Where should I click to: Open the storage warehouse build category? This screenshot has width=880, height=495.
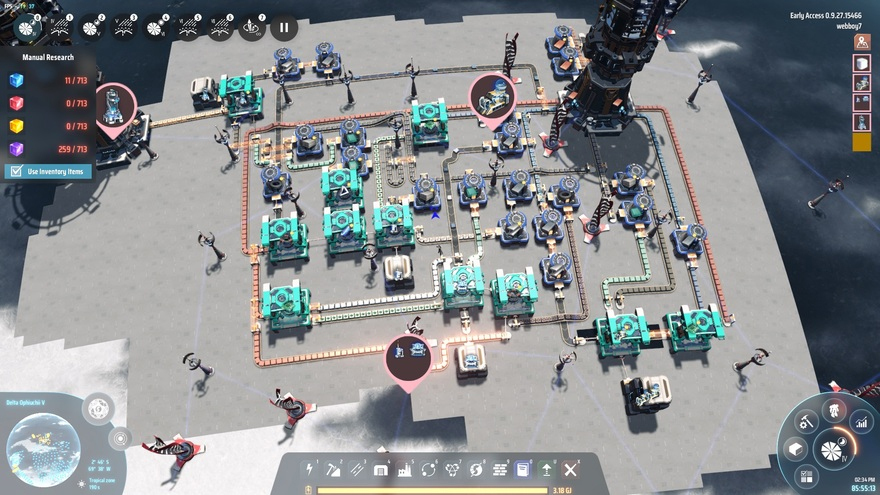coord(381,469)
